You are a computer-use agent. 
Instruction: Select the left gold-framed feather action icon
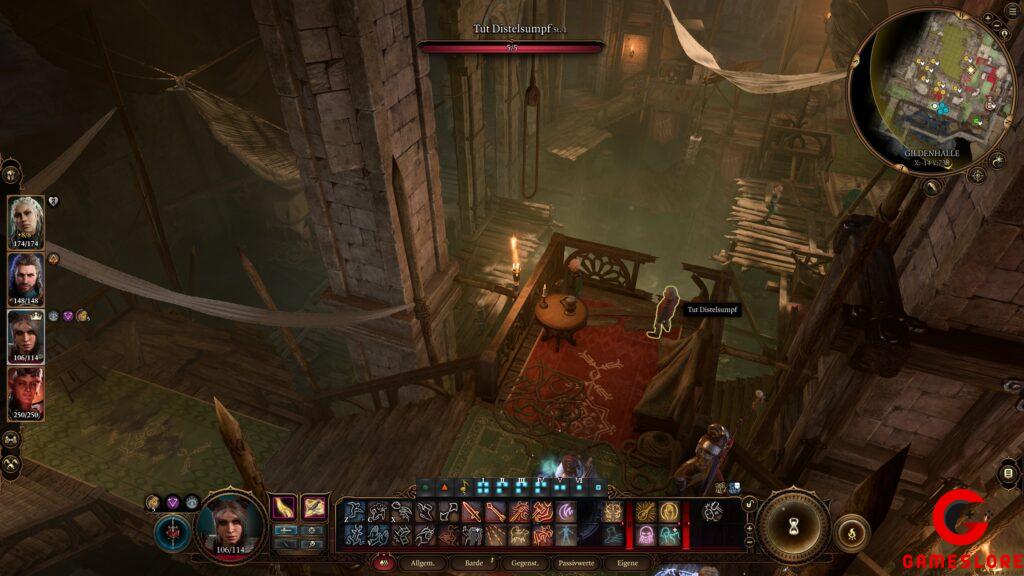click(x=287, y=507)
